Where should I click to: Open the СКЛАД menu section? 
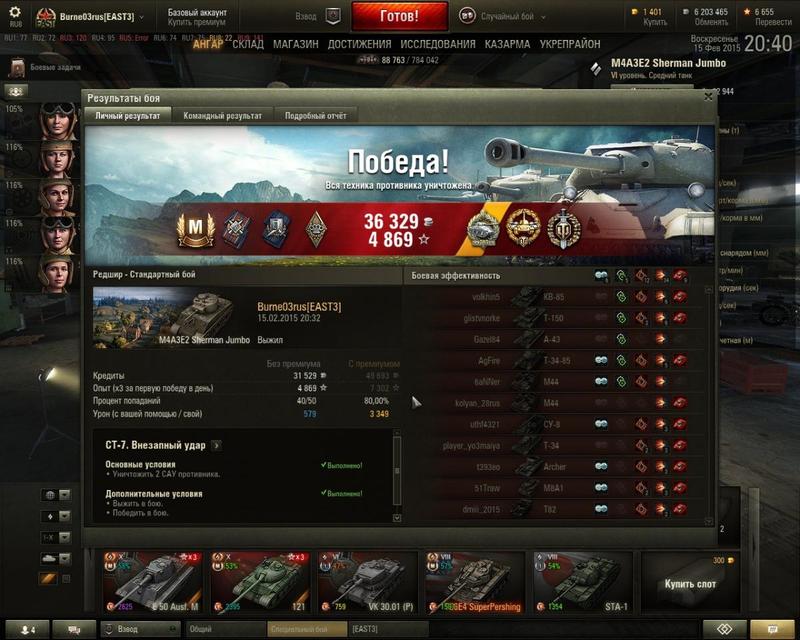coord(248,45)
